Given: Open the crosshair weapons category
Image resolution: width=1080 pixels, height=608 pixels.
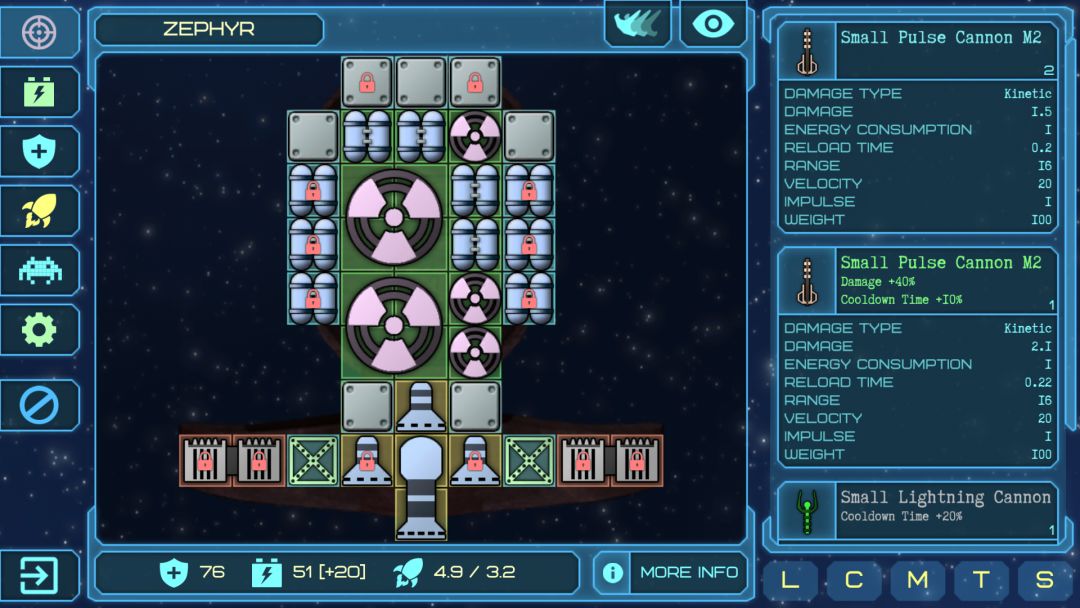Looking at the screenshot, I should tap(39, 32).
